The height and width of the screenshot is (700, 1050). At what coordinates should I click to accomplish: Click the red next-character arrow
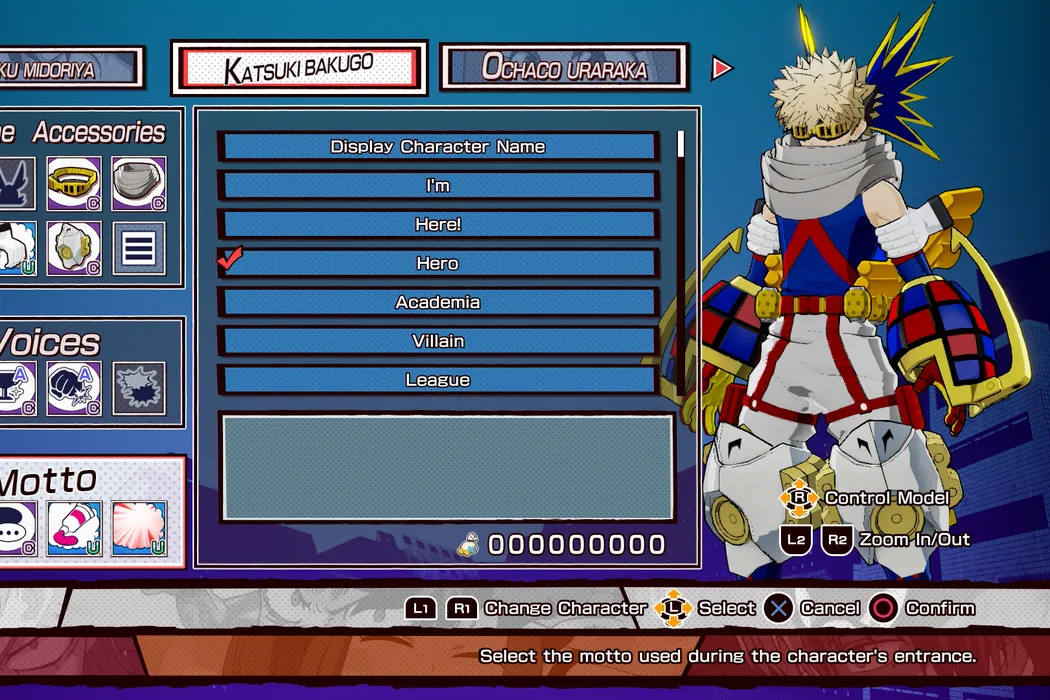[x=721, y=68]
